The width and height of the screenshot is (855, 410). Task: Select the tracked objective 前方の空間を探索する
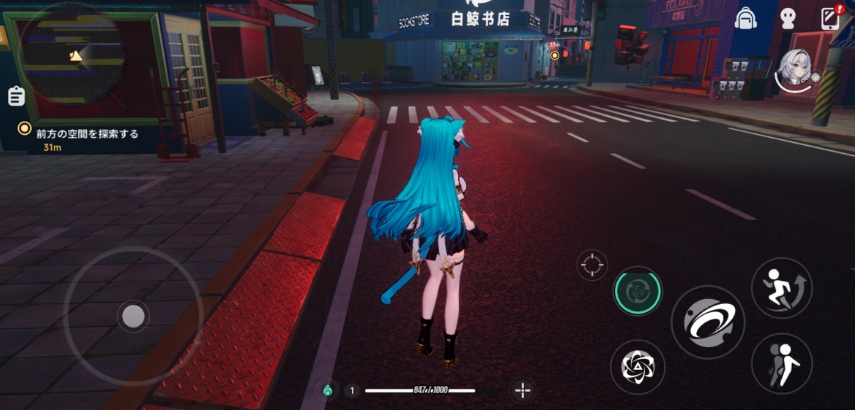86,133
